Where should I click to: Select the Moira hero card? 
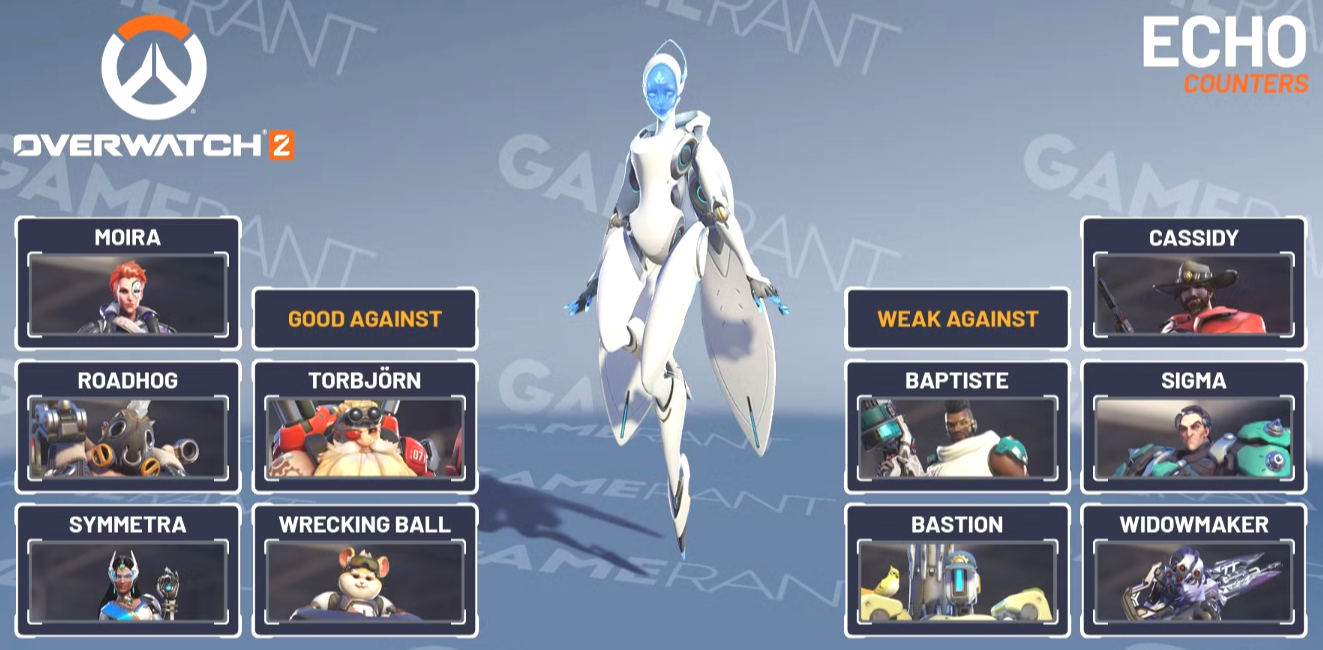[x=128, y=283]
